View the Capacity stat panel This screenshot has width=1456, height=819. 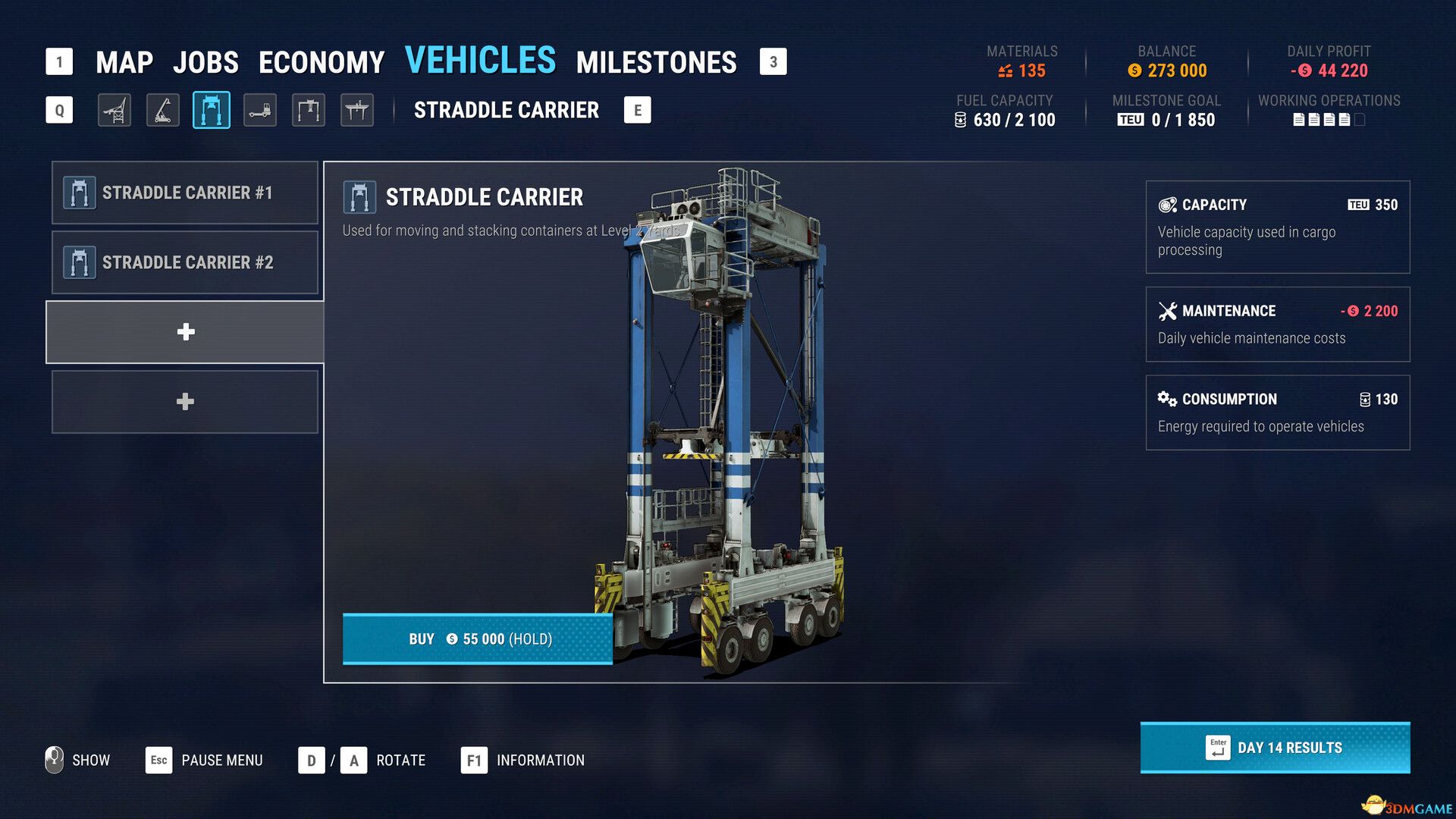click(x=1277, y=227)
